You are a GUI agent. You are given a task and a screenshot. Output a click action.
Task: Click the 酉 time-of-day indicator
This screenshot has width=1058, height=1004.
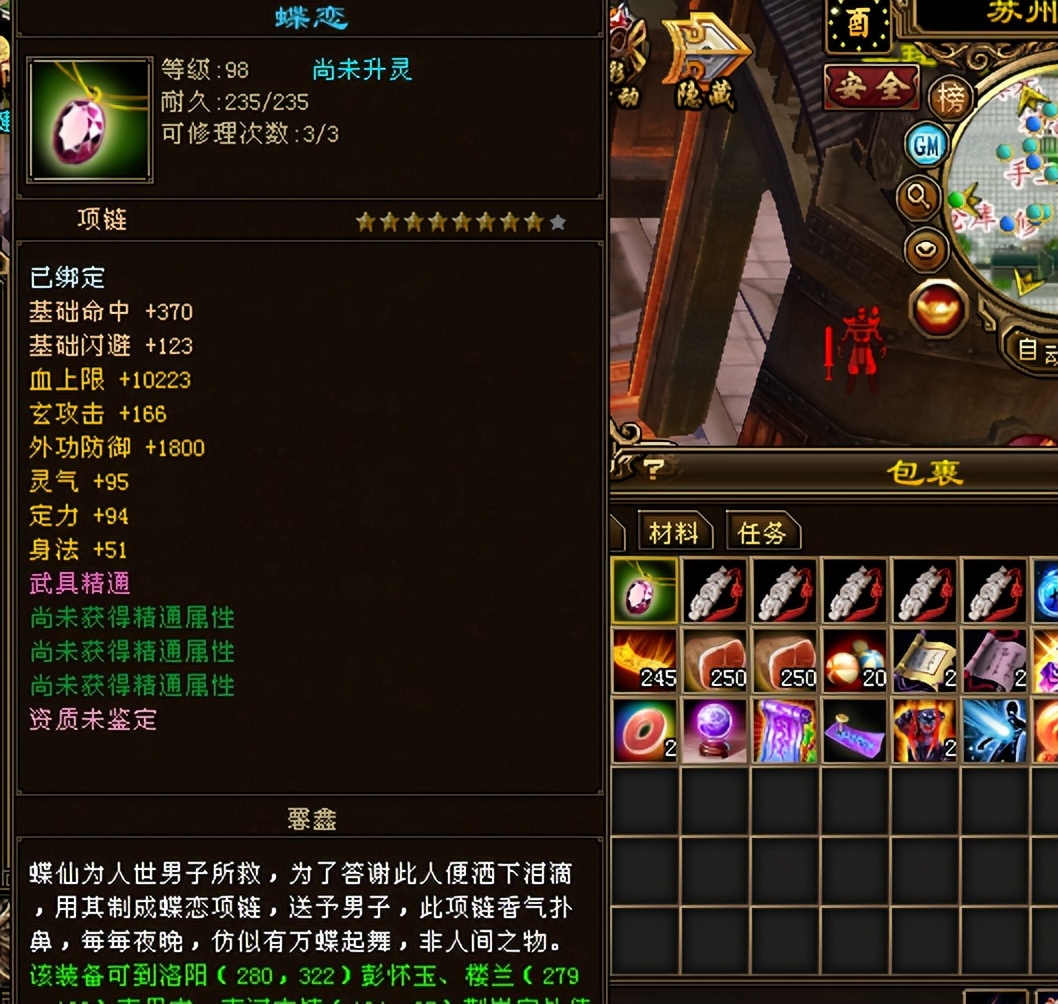coord(858,25)
